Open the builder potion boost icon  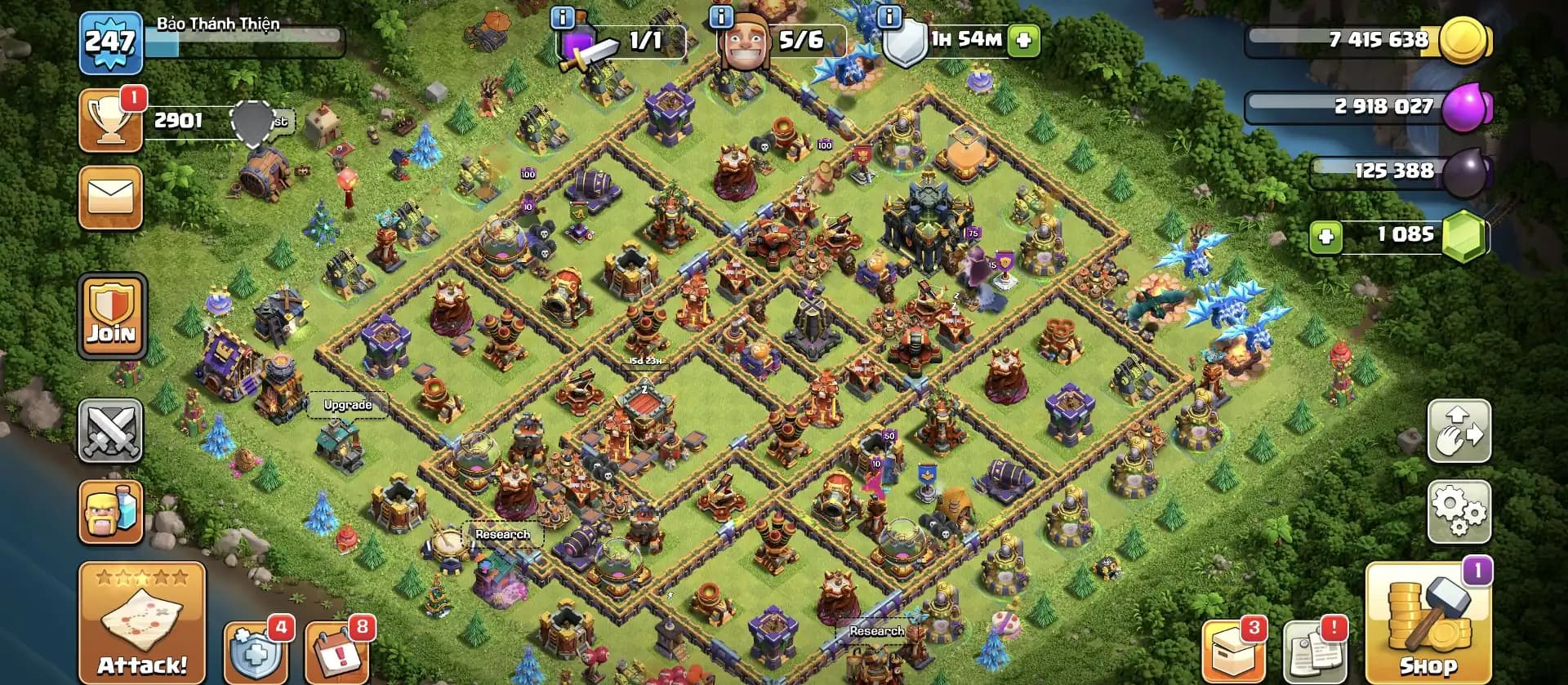(111, 514)
